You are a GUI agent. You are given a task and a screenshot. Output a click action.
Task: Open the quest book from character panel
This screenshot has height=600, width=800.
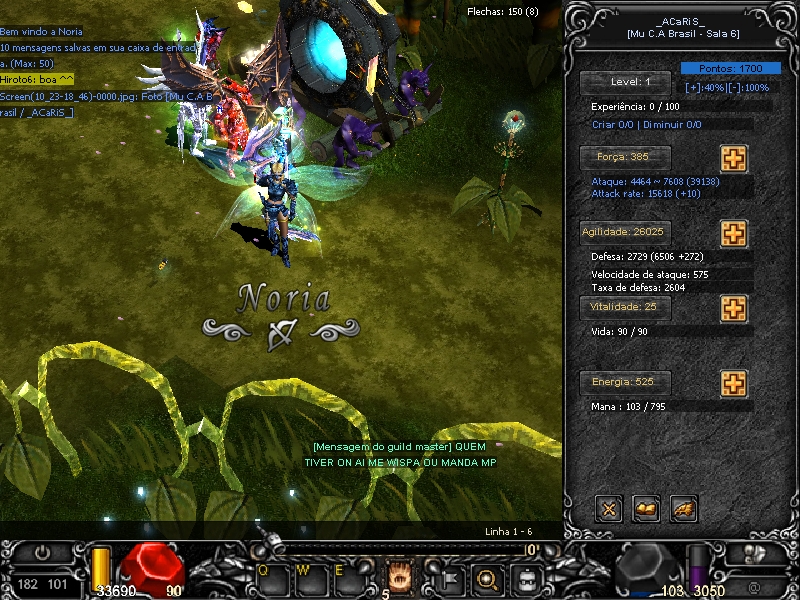646,509
